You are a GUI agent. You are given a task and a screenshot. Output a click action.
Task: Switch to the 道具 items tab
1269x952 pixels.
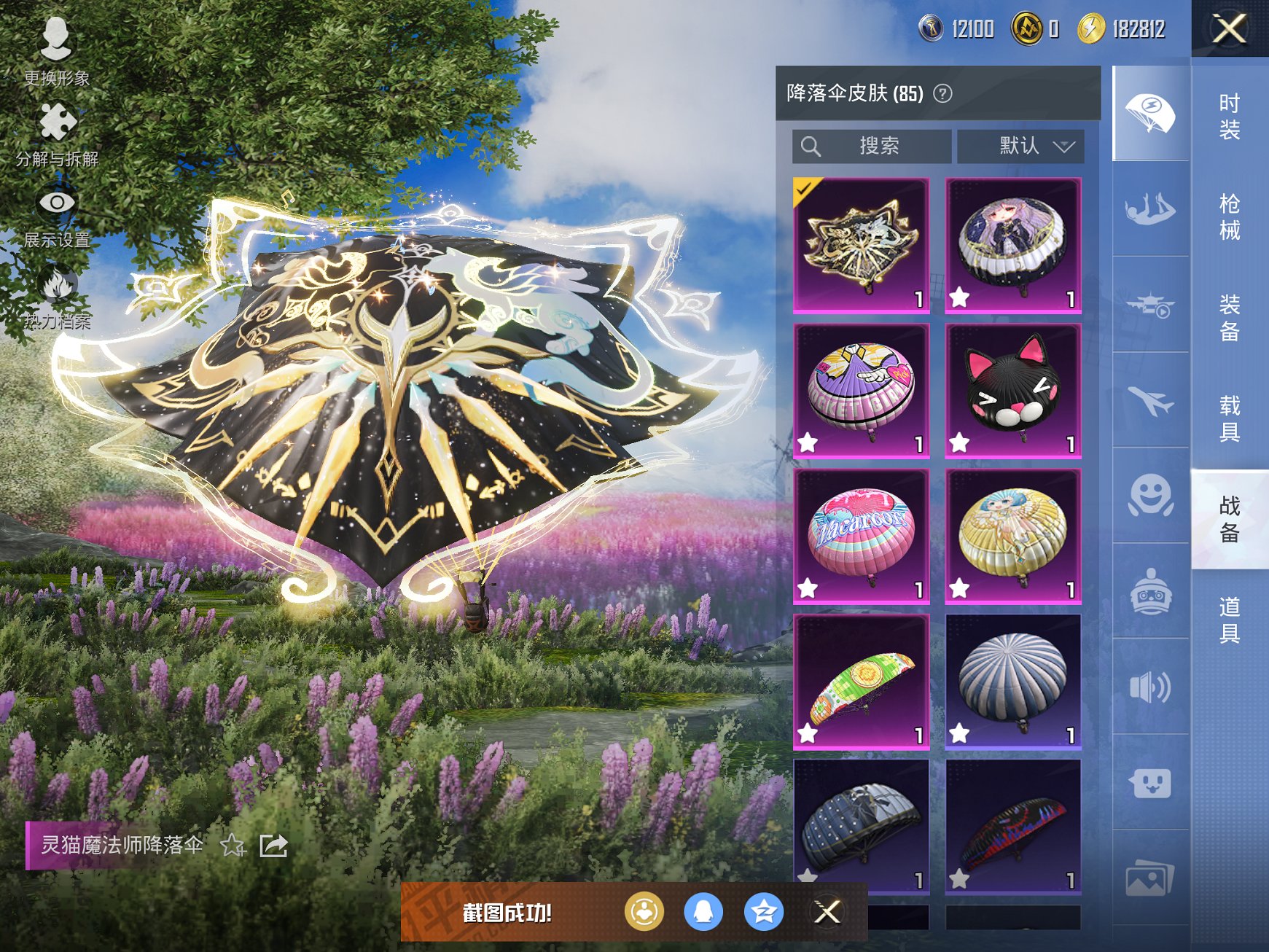tap(1230, 620)
